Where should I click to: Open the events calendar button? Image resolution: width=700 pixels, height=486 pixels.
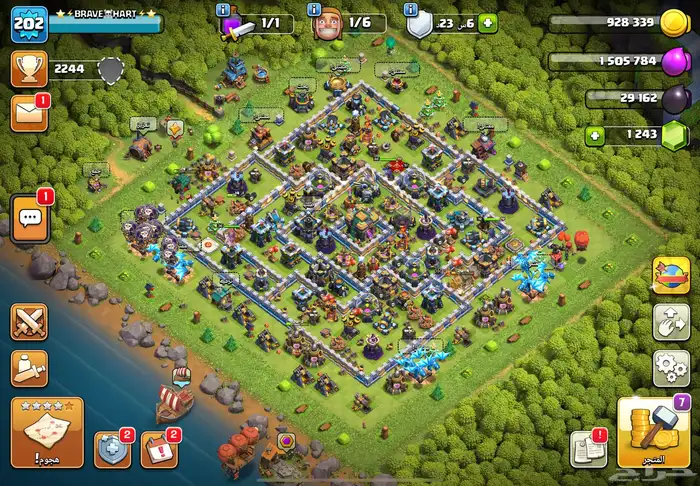pyautogui.click(x=159, y=450)
